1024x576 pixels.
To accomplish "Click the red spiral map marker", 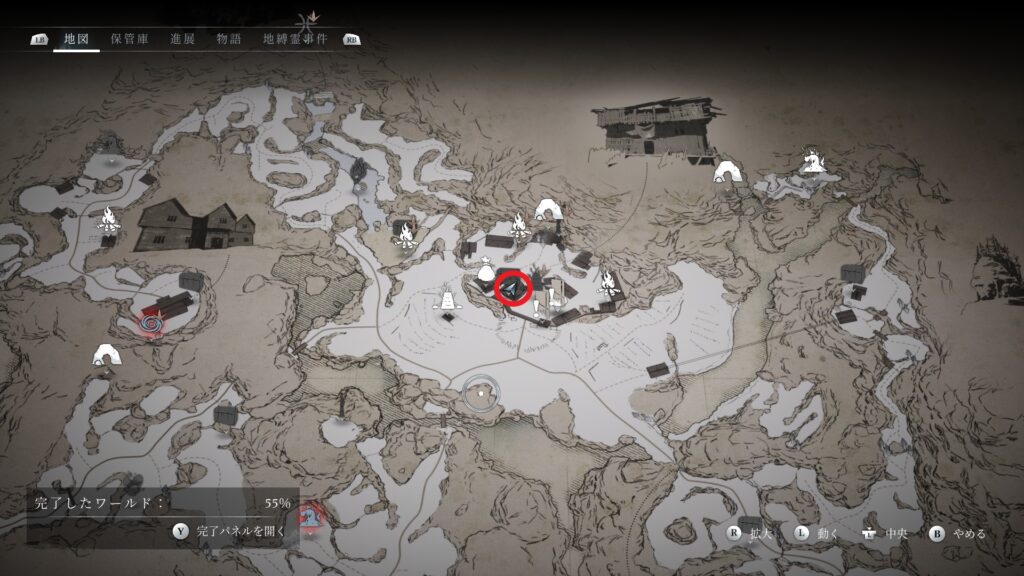I will tap(153, 323).
